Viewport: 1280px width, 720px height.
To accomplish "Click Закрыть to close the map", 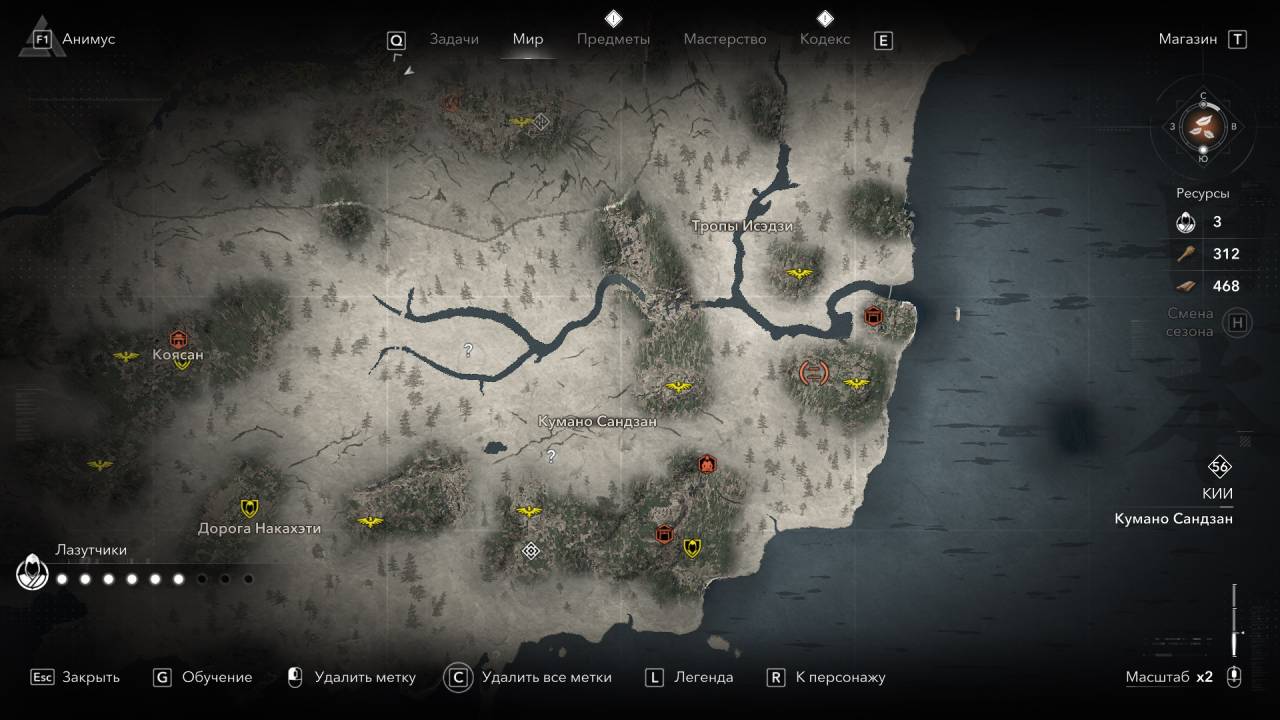I will click(90, 677).
